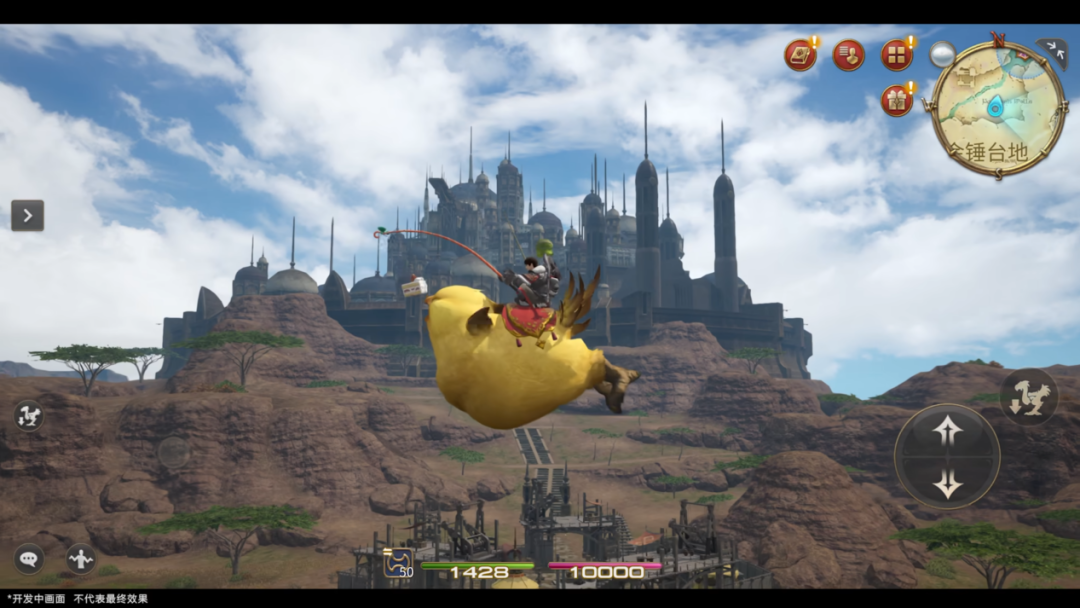Open the 金锤台地 minimap
This screenshot has height=608, width=1080.
[998, 110]
